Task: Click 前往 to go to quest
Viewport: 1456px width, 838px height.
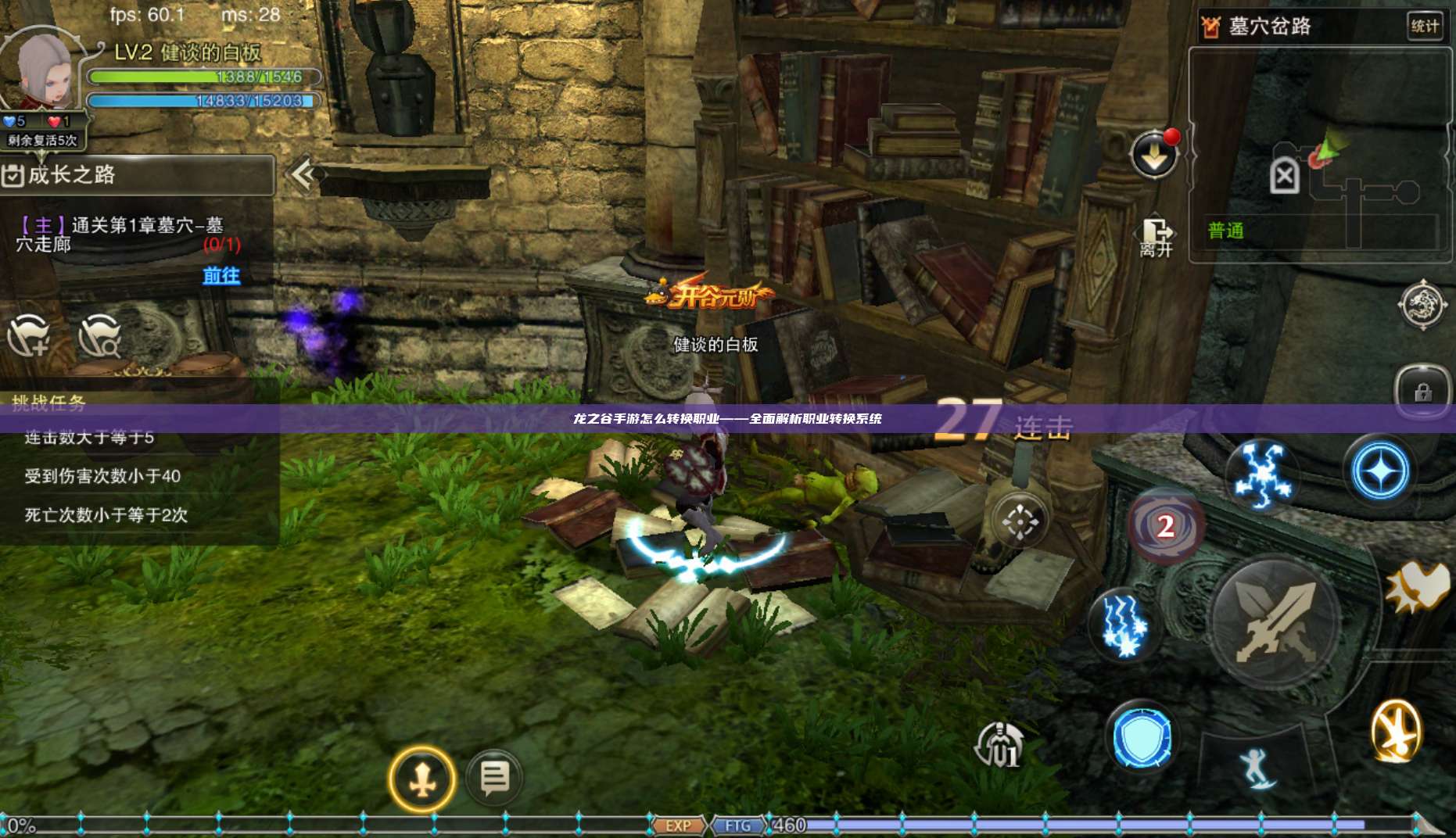Action: pyautogui.click(x=221, y=276)
